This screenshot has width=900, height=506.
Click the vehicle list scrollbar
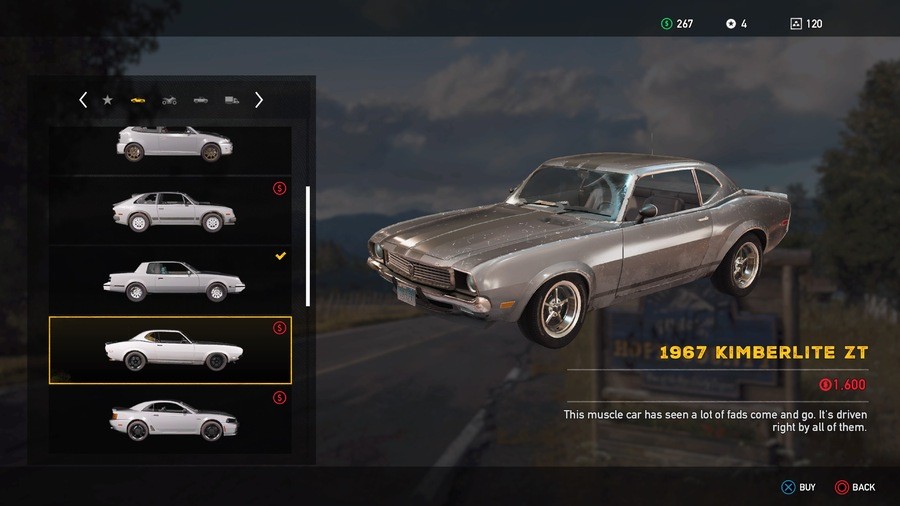(308, 245)
